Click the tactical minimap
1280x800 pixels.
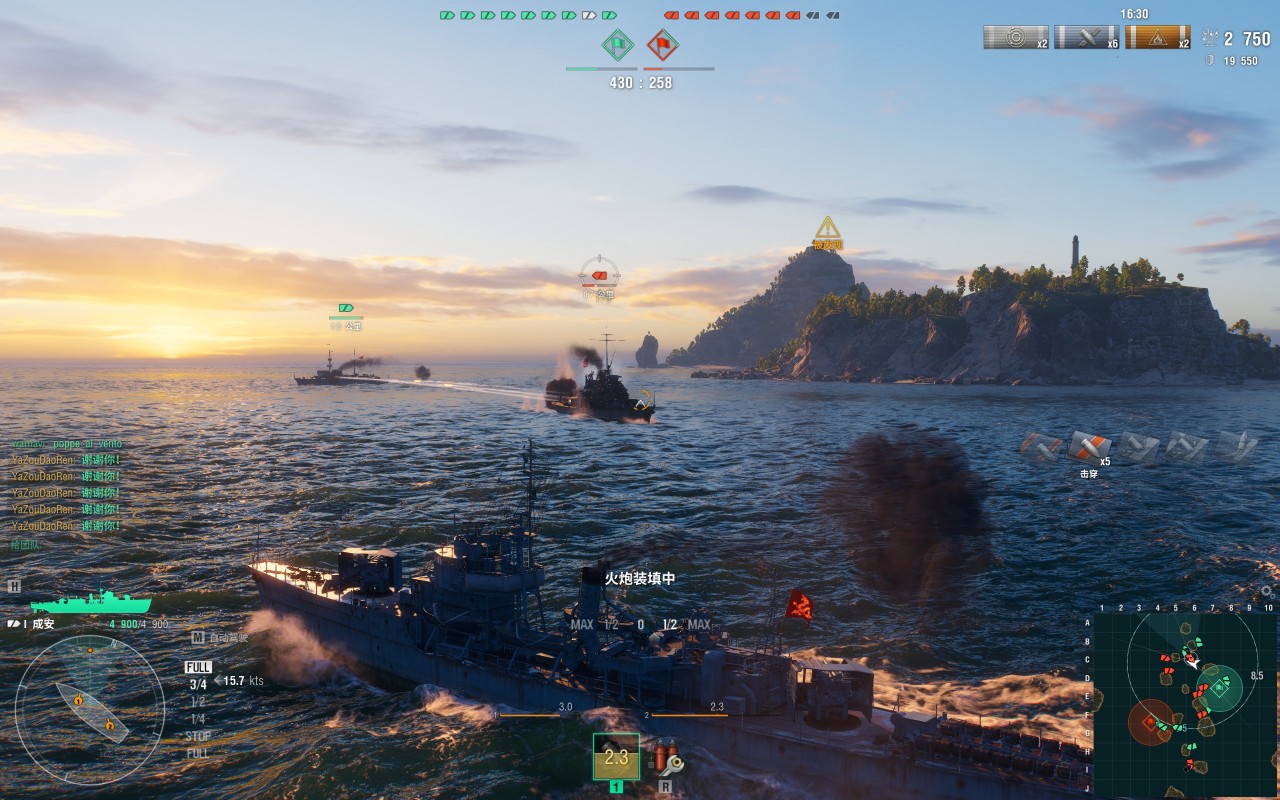(1185, 704)
